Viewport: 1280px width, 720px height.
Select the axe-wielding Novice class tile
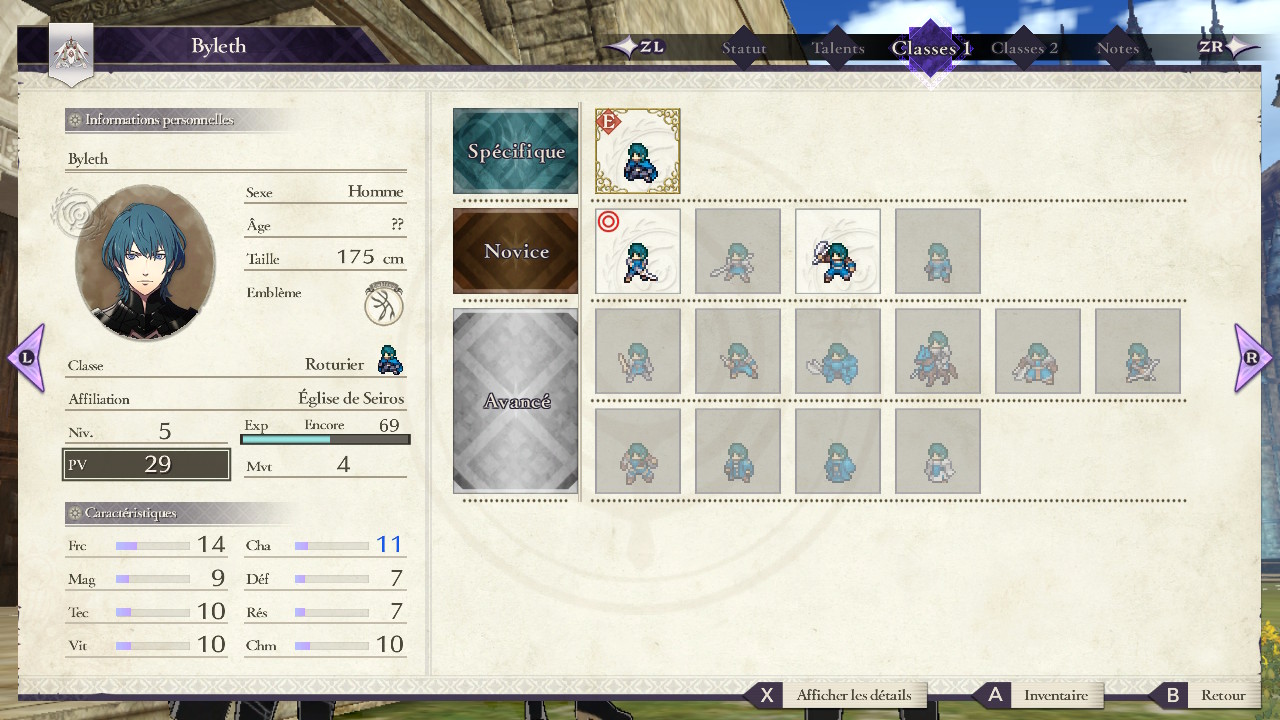tap(838, 251)
